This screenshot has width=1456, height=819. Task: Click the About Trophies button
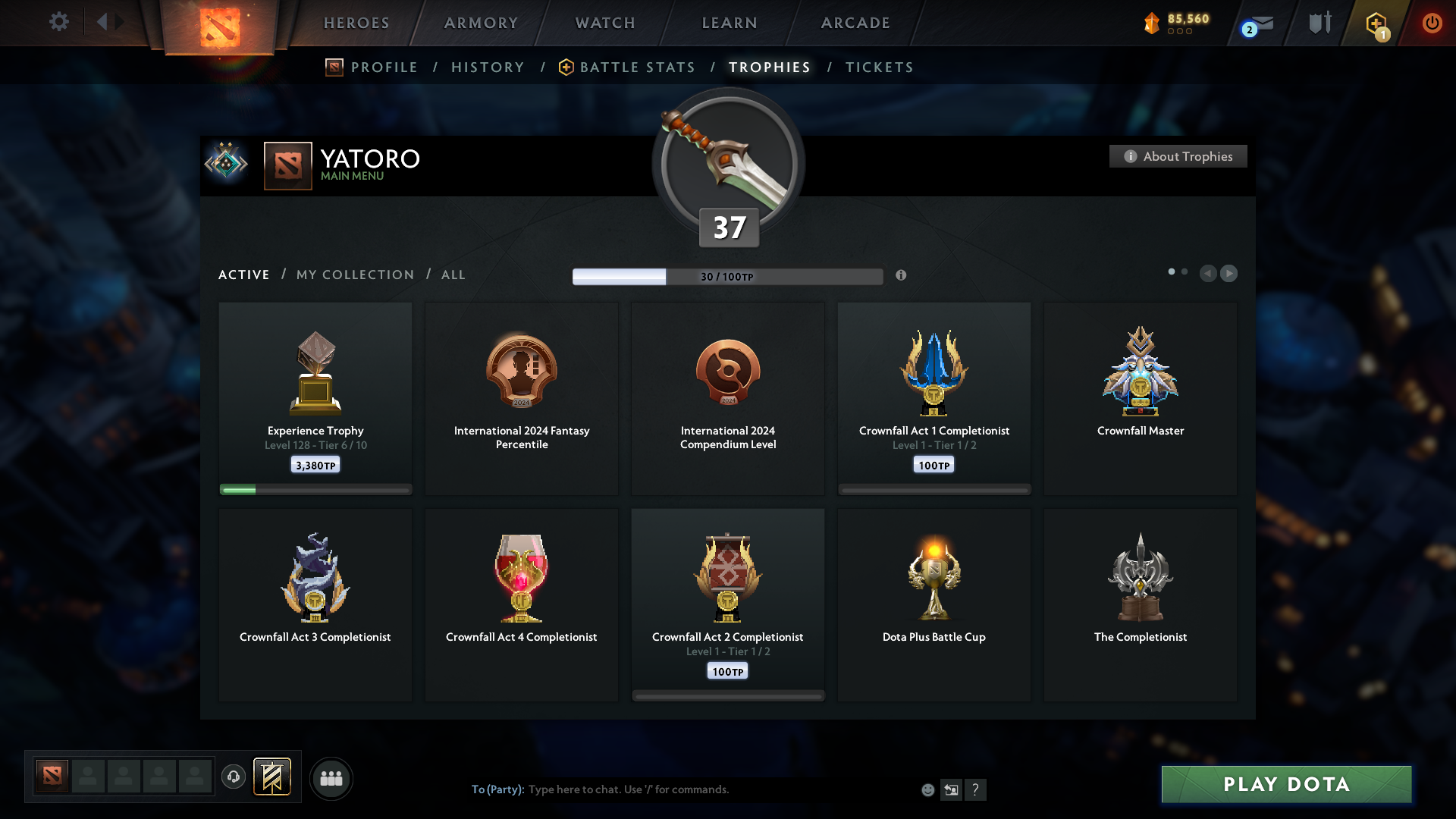[1178, 156]
